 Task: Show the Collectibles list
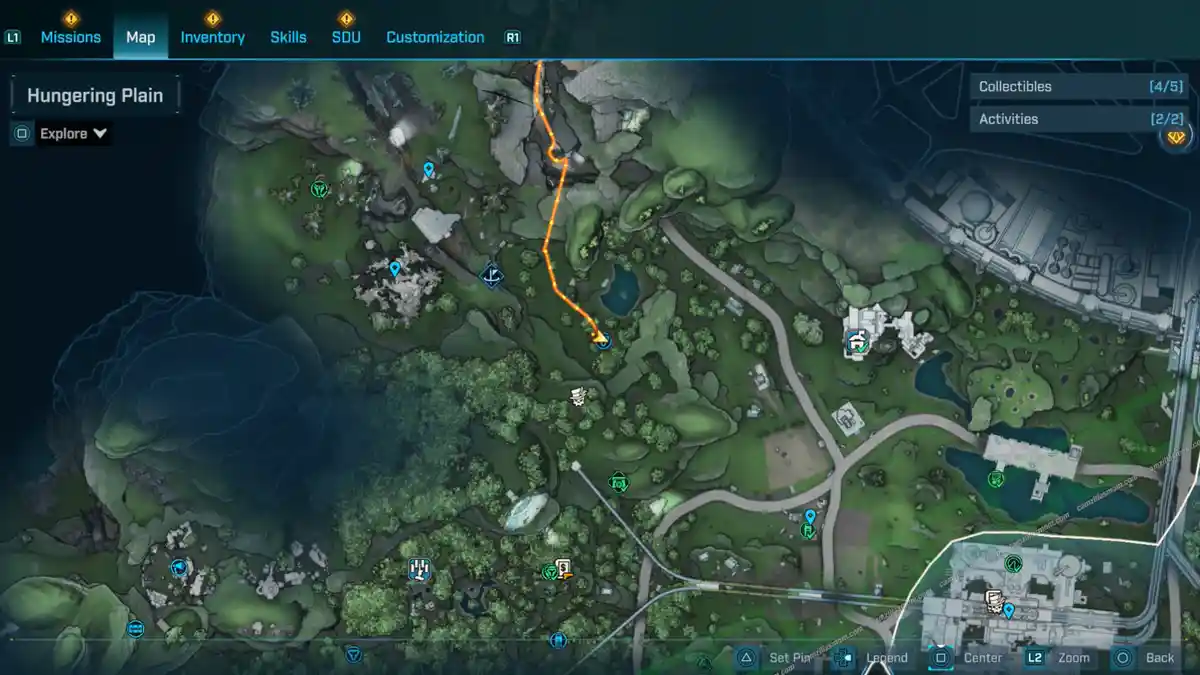(x=1064, y=87)
